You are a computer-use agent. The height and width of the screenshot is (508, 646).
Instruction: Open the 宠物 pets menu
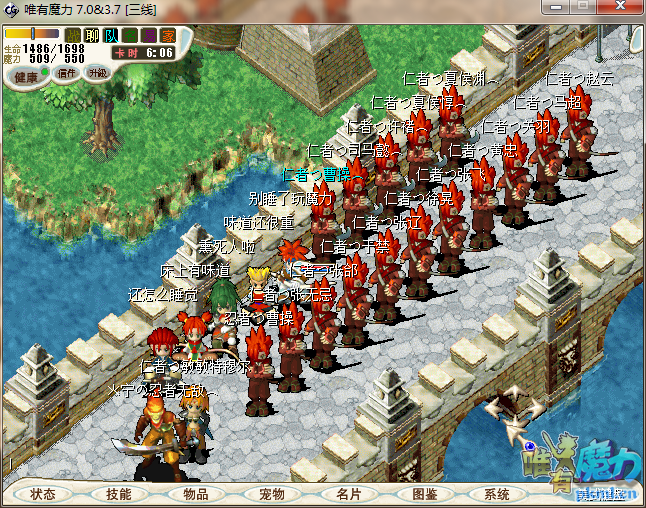[271, 494]
